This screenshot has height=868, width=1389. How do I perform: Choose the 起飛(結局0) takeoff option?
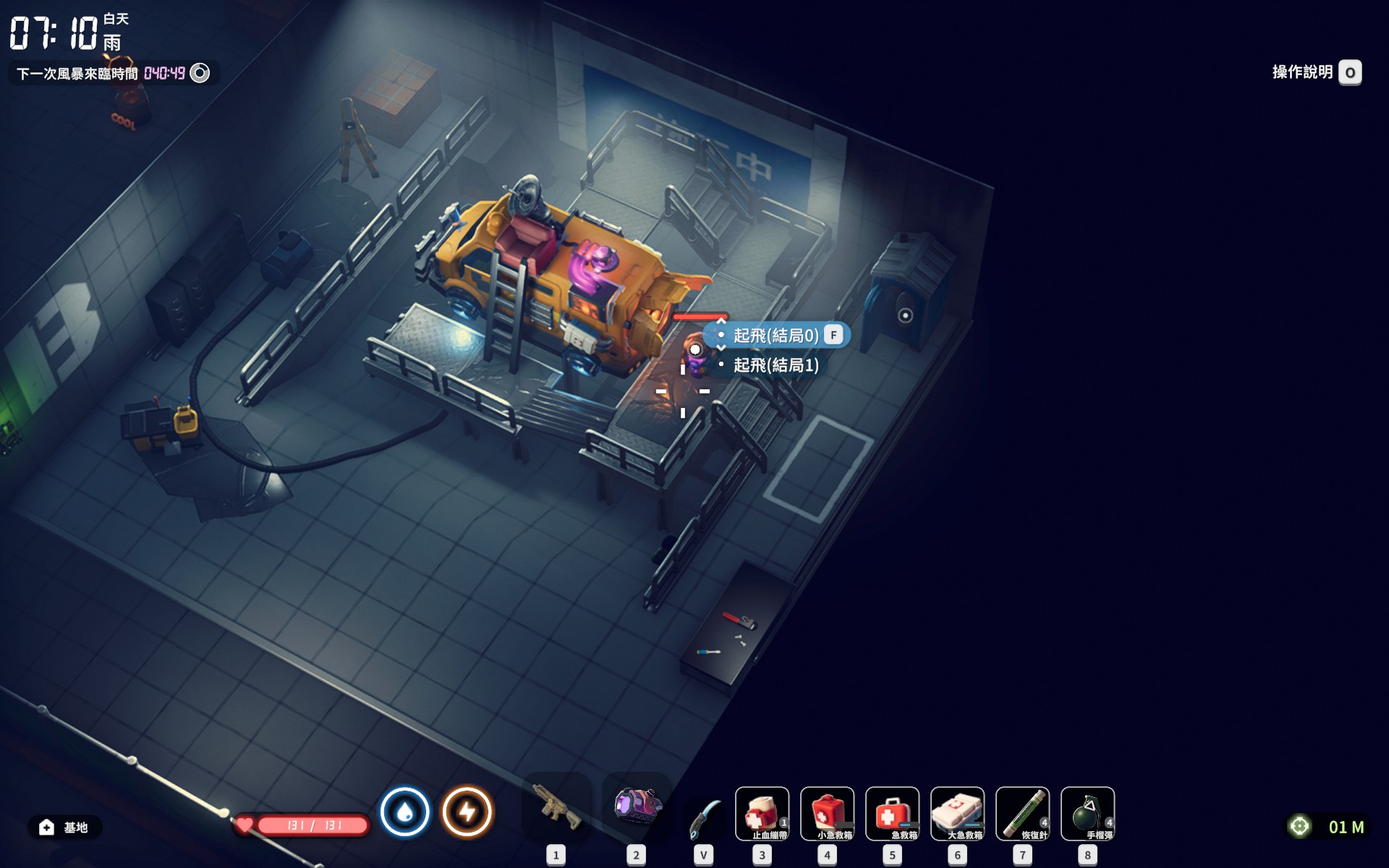pos(776,336)
